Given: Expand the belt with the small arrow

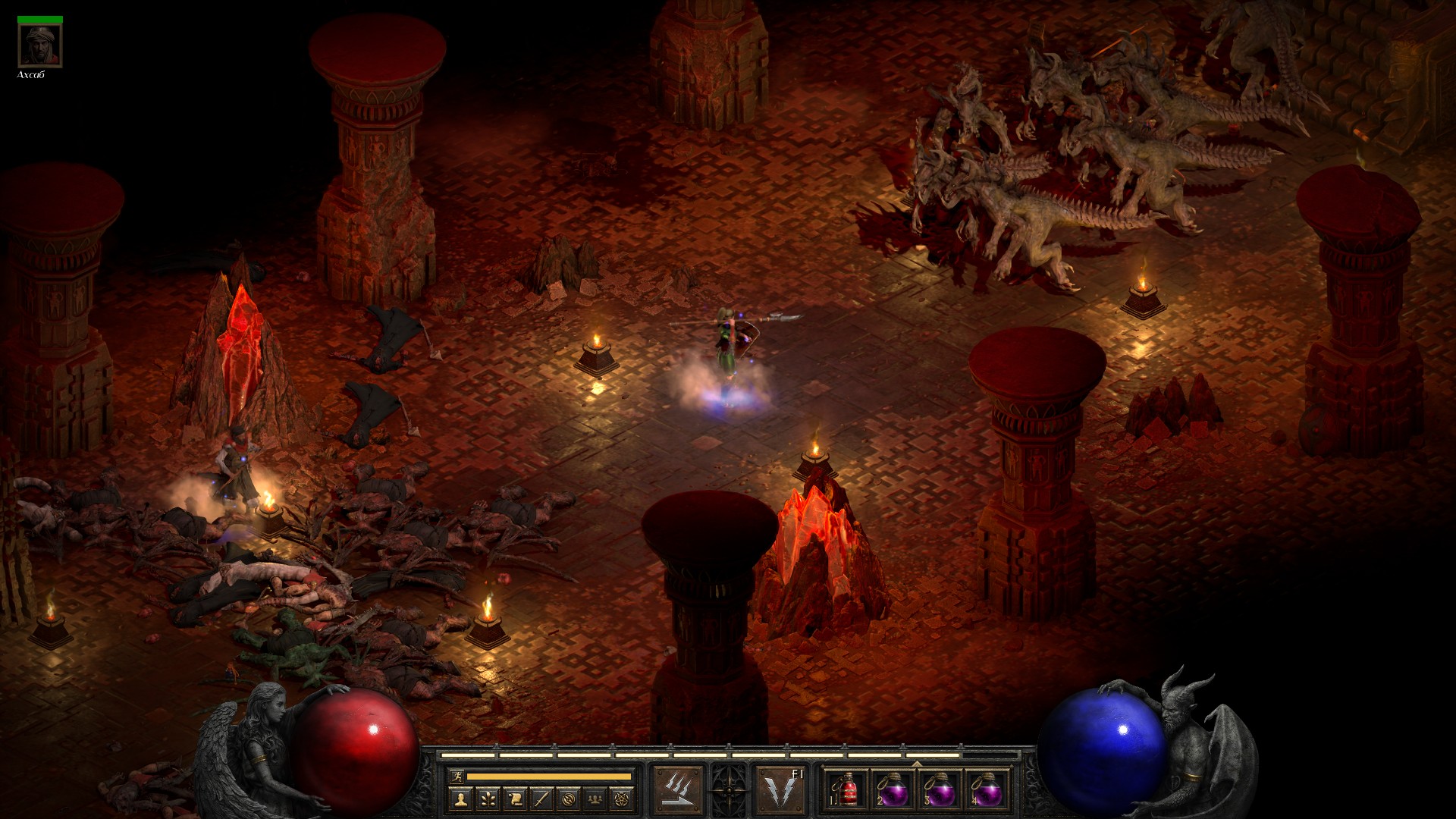Looking at the screenshot, I should click(916, 764).
